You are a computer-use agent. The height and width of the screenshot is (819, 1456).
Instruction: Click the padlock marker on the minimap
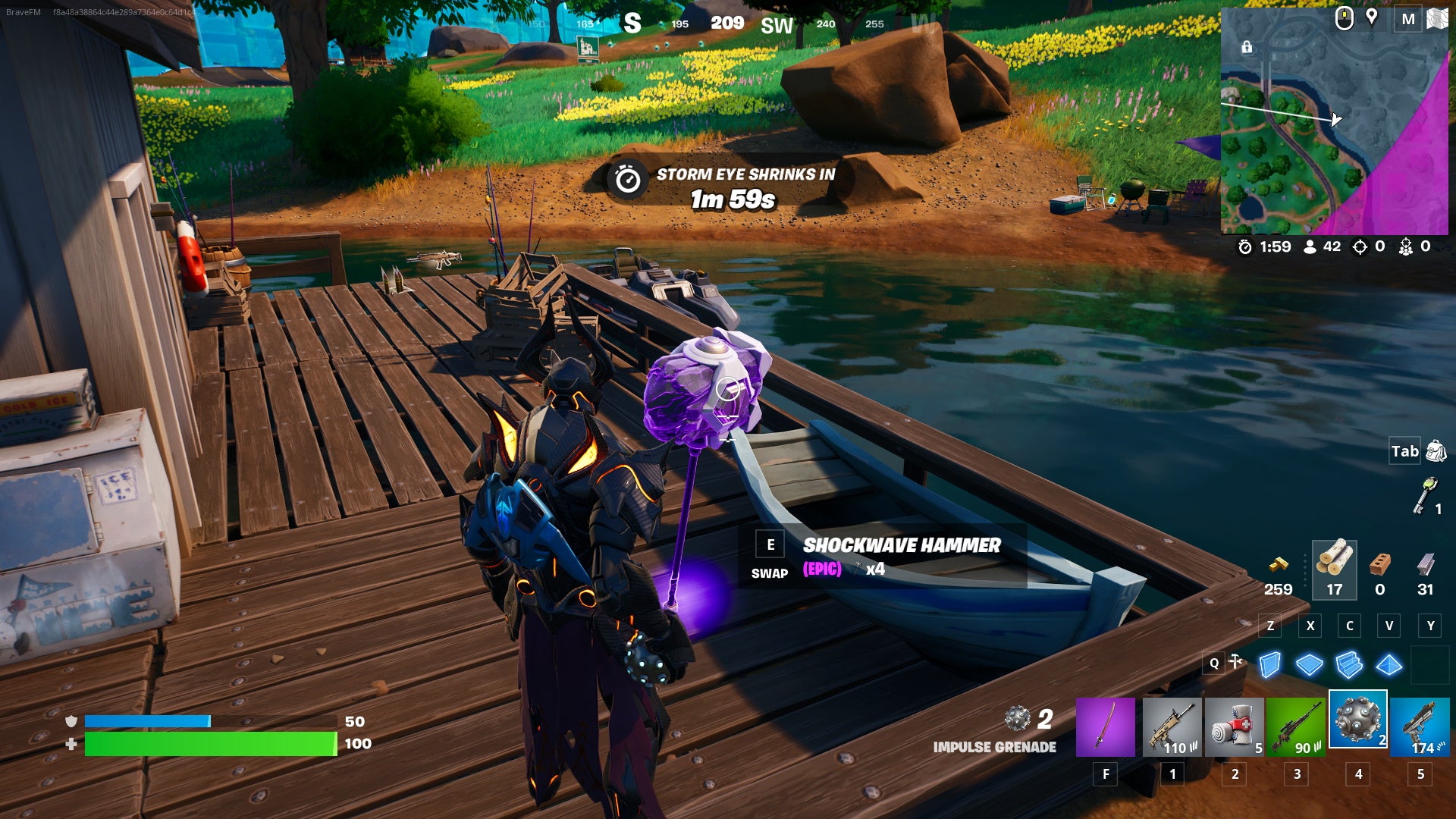click(1247, 48)
